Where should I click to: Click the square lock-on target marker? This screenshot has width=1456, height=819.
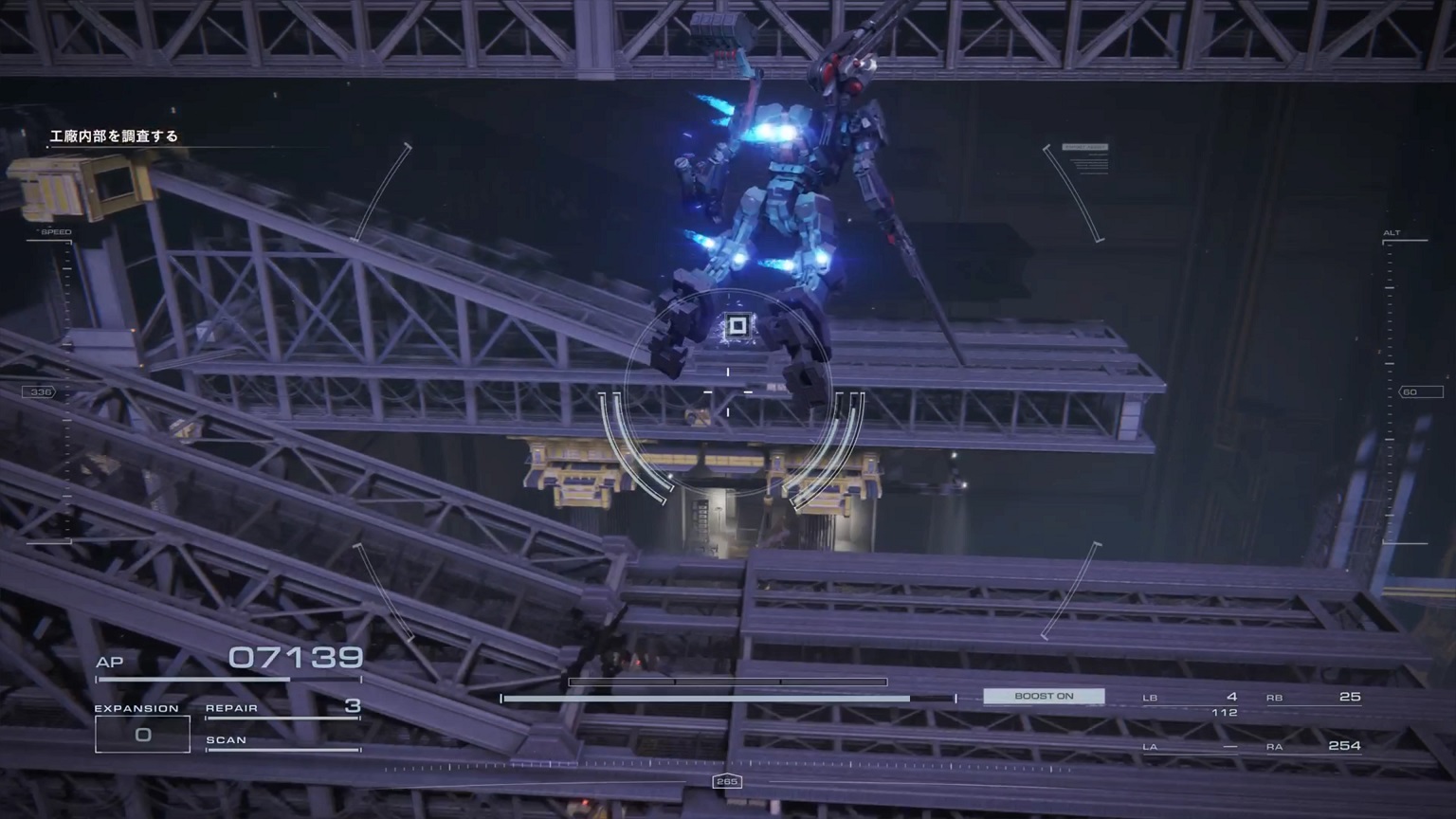click(737, 327)
